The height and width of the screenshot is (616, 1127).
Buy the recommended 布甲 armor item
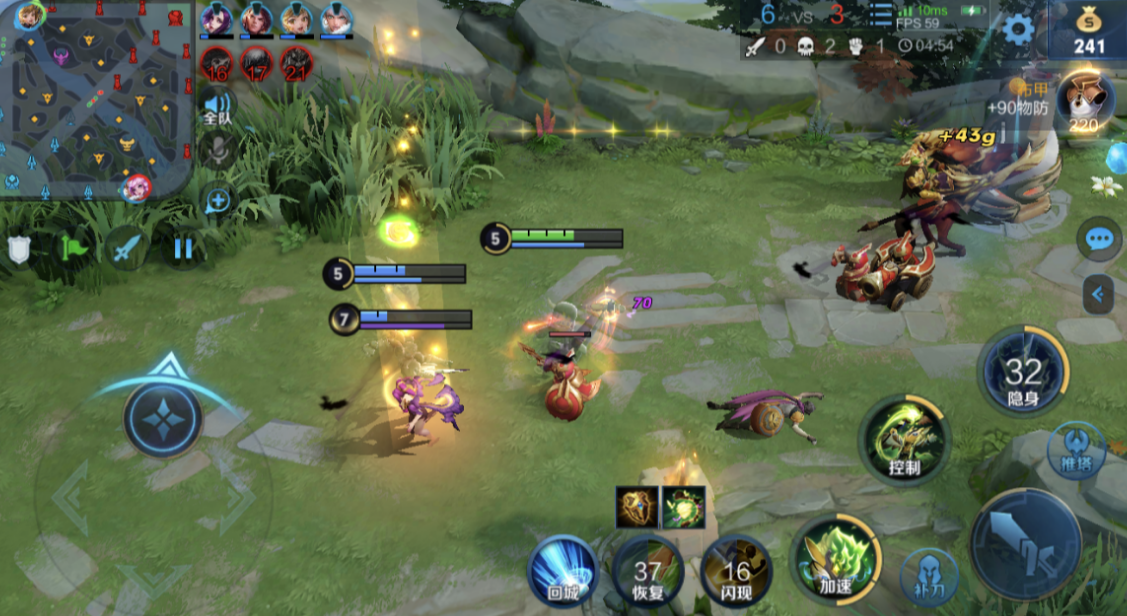(x=1085, y=103)
